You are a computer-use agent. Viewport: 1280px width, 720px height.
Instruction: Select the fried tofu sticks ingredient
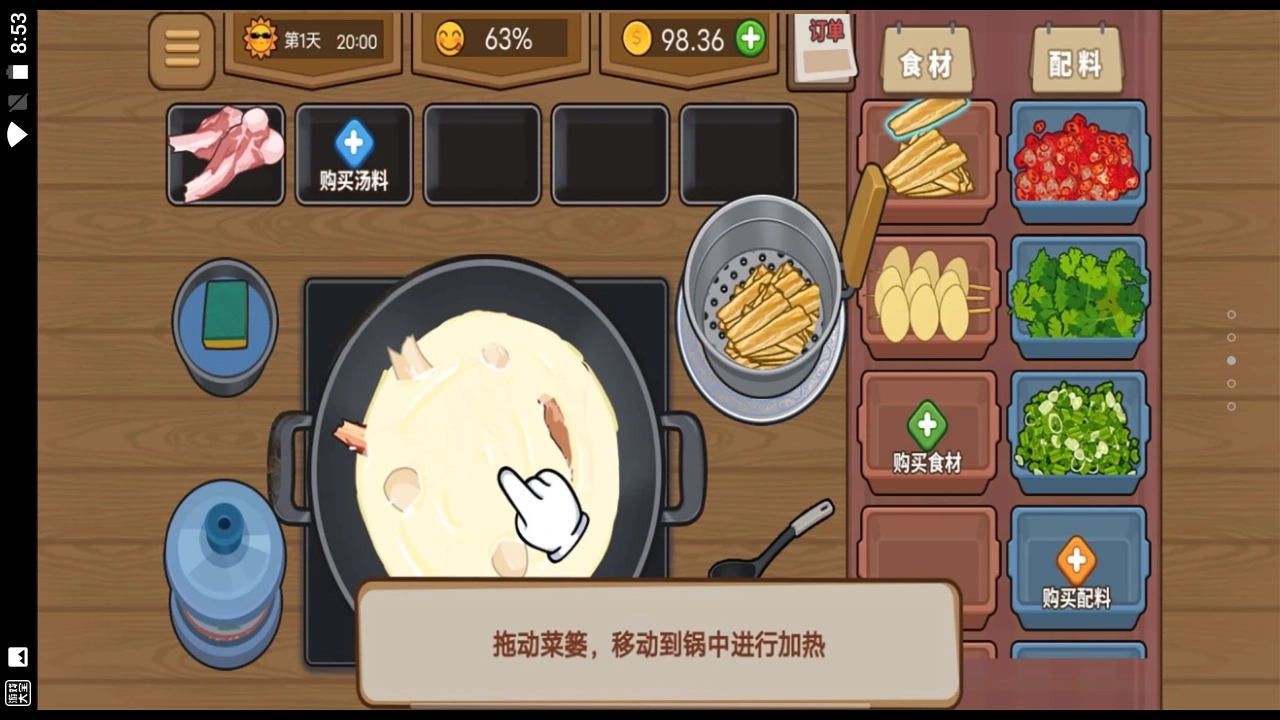pos(927,160)
